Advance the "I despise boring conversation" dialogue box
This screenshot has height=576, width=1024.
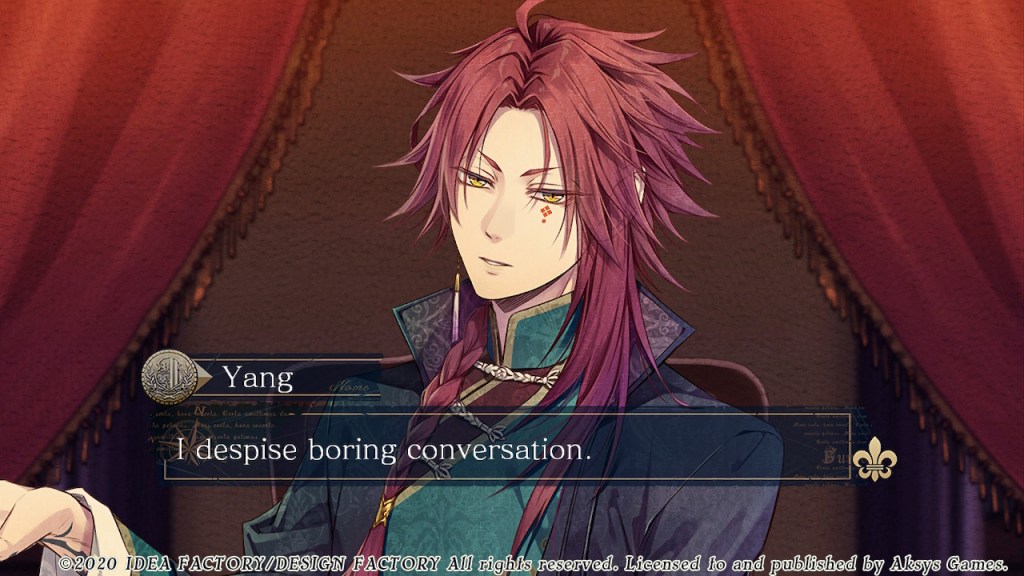pos(506,449)
